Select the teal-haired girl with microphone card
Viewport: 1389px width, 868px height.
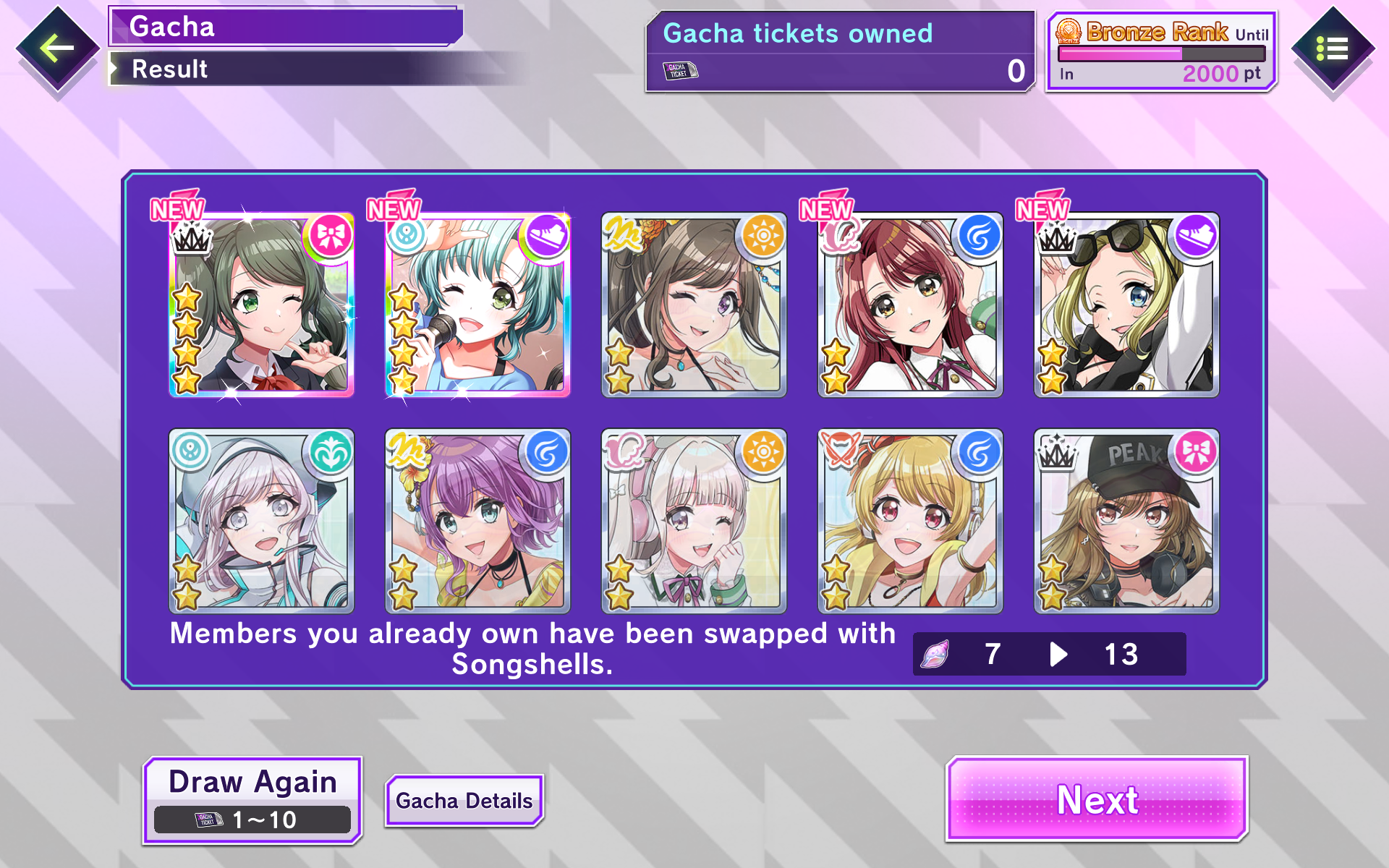[x=477, y=305]
